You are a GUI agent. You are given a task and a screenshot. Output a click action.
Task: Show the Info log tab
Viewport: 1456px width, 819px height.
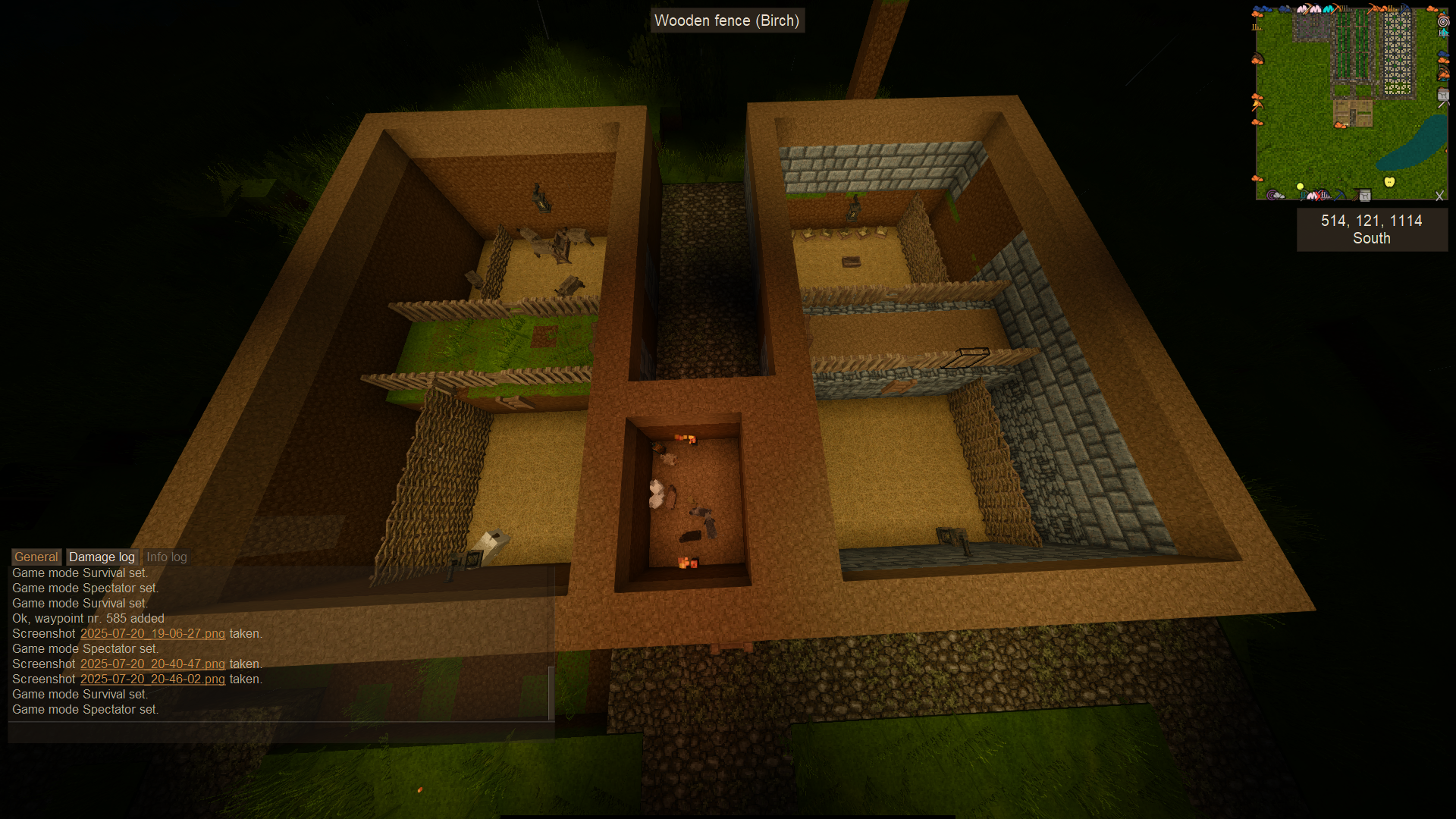pyautogui.click(x=166, y=557)
